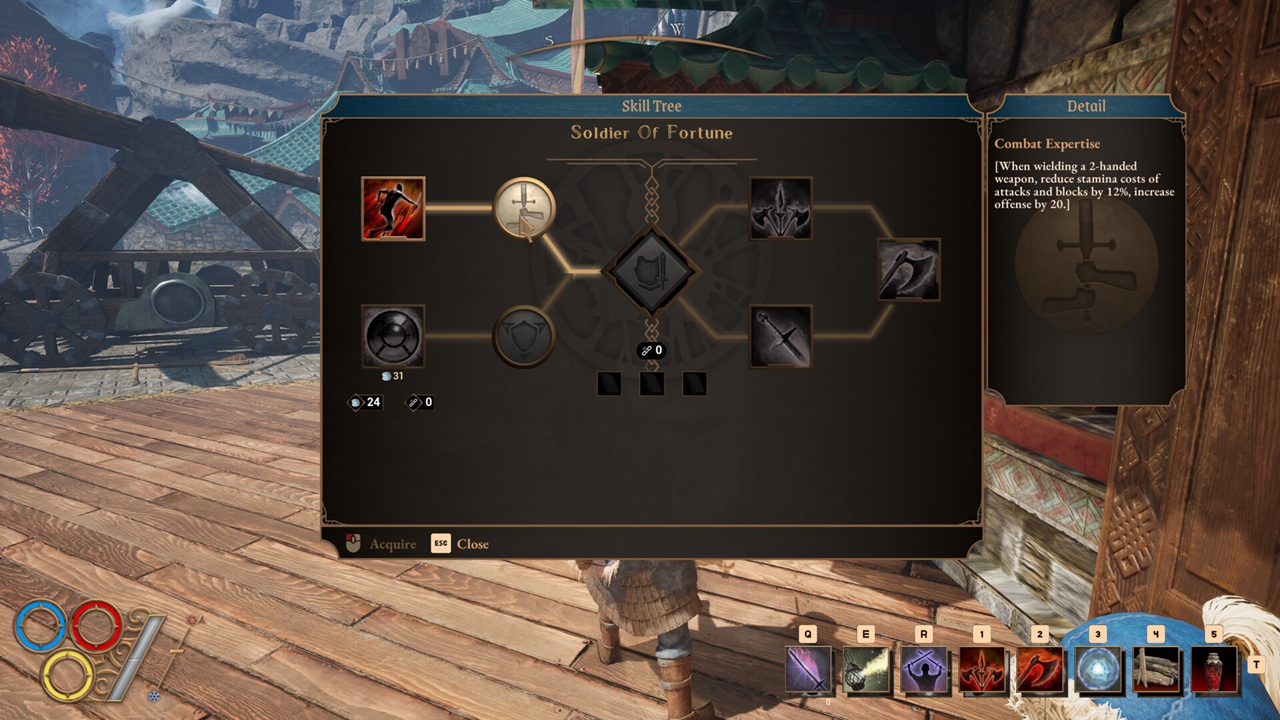Select the longsword skill node
Image resolution: width=1280 pixels, height=720 pixels.
point(781,336)
